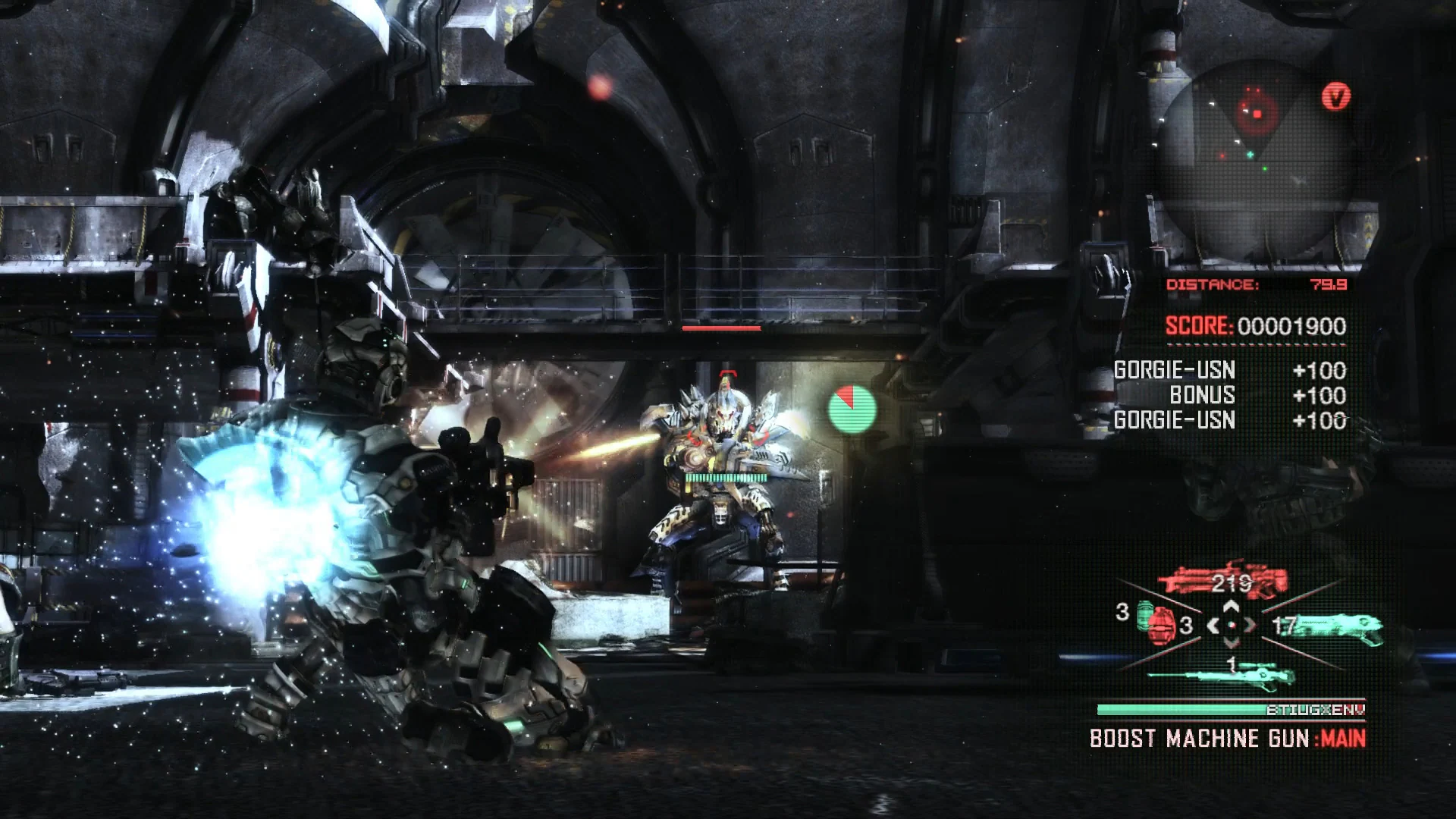Toggle the center dot of the weapon cross

coord(1232,625)
